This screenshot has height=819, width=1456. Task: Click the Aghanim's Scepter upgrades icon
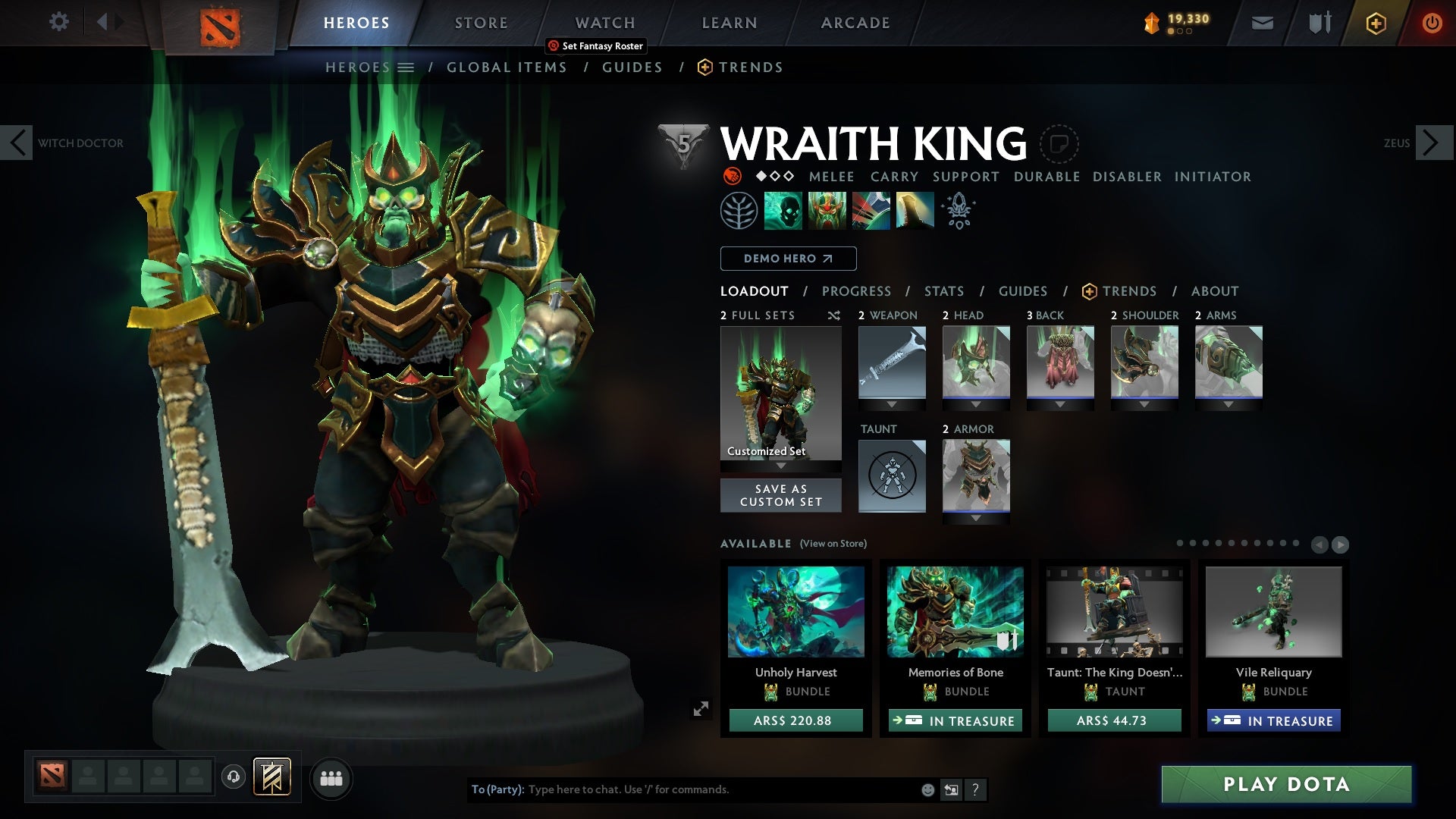click(x=958, y=210)
